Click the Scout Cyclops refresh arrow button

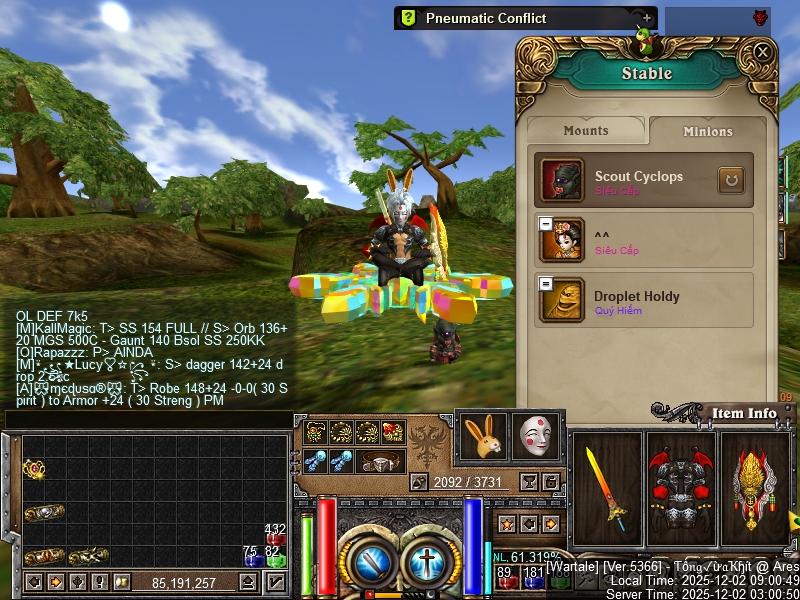731,180
